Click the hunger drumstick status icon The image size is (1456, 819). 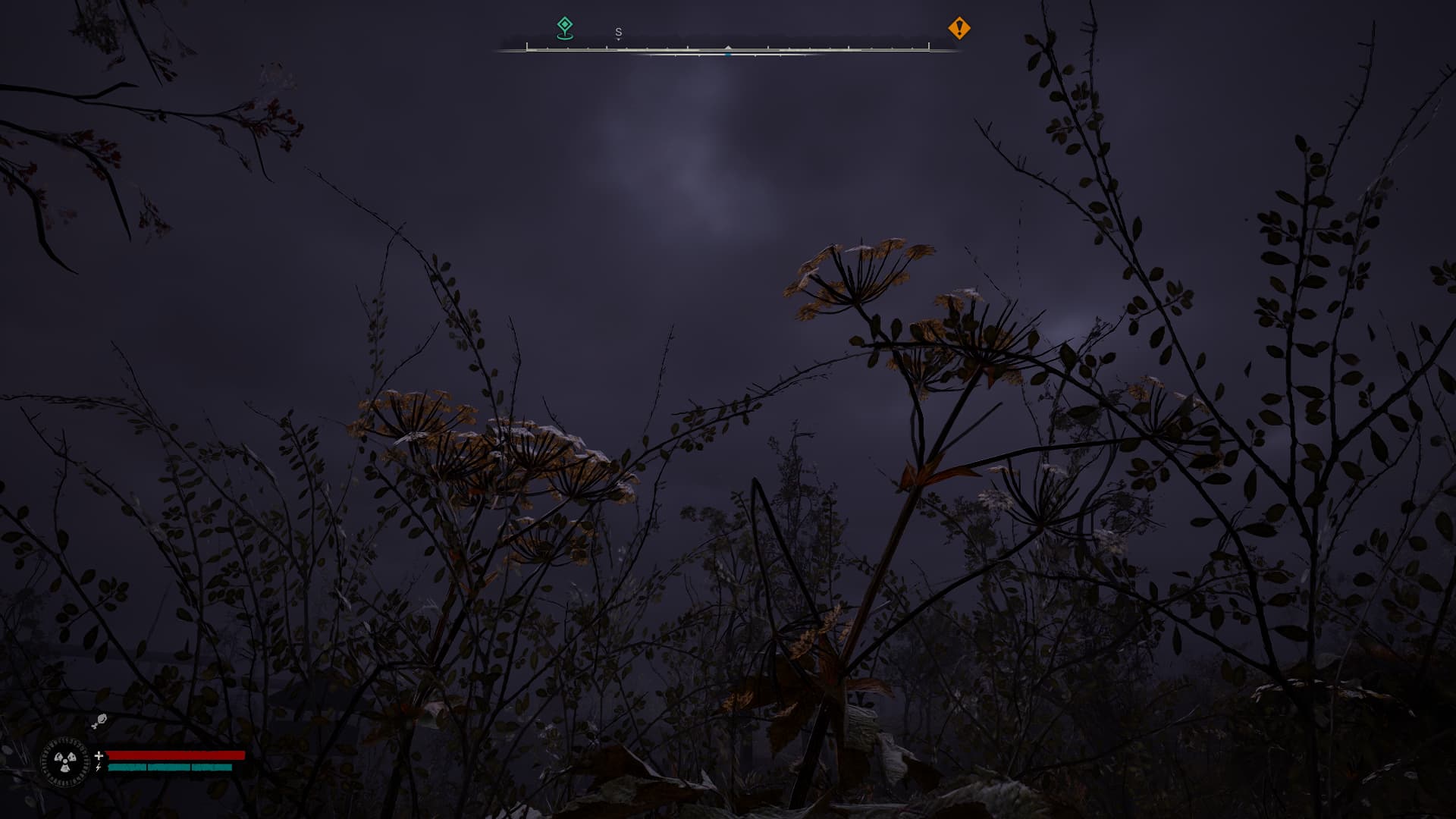99,721
